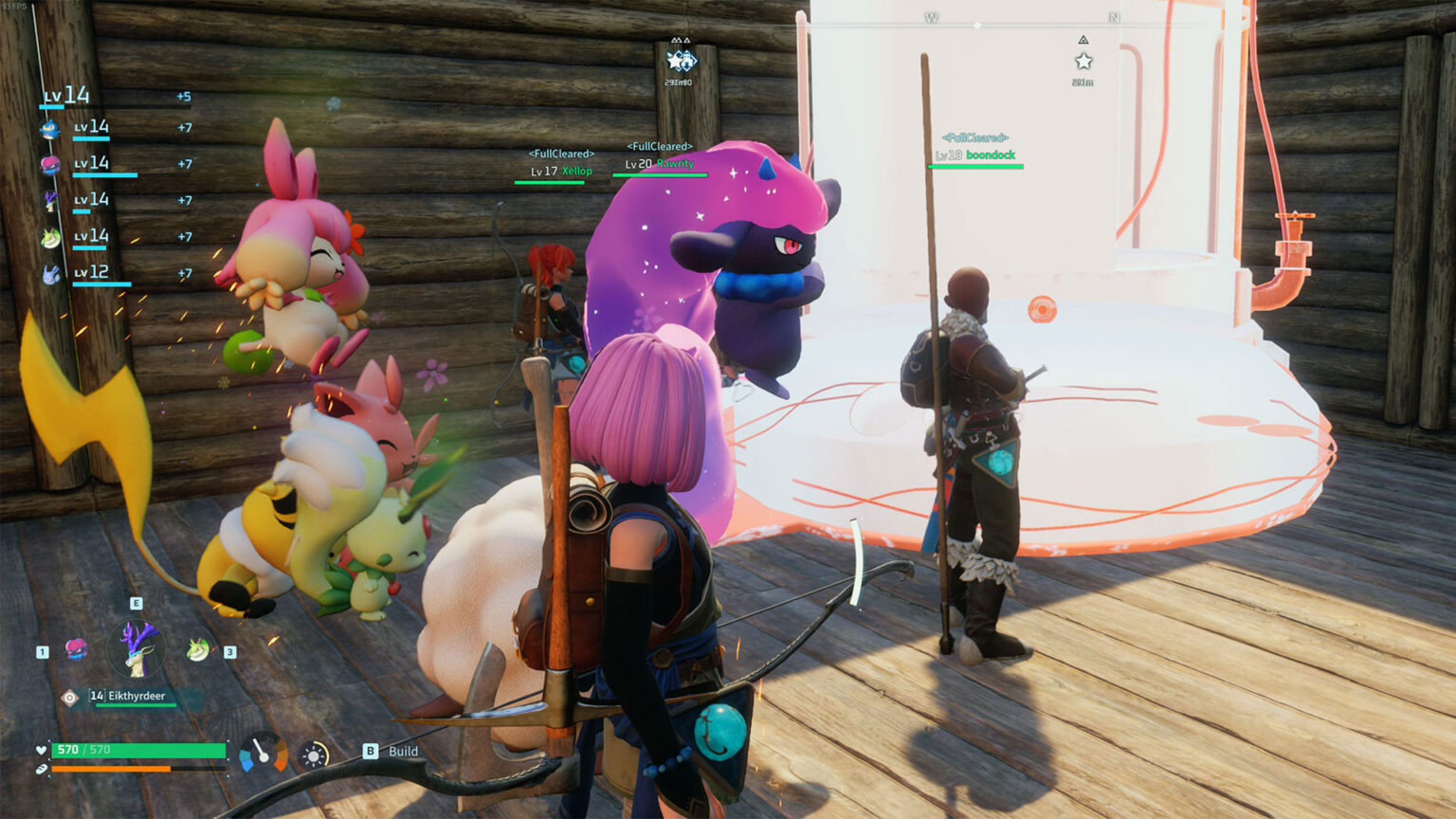Click the Eikthyrdeer antler icon in the party list
The height and width of the screenshot is (819, 1456).
coord(50,201)
